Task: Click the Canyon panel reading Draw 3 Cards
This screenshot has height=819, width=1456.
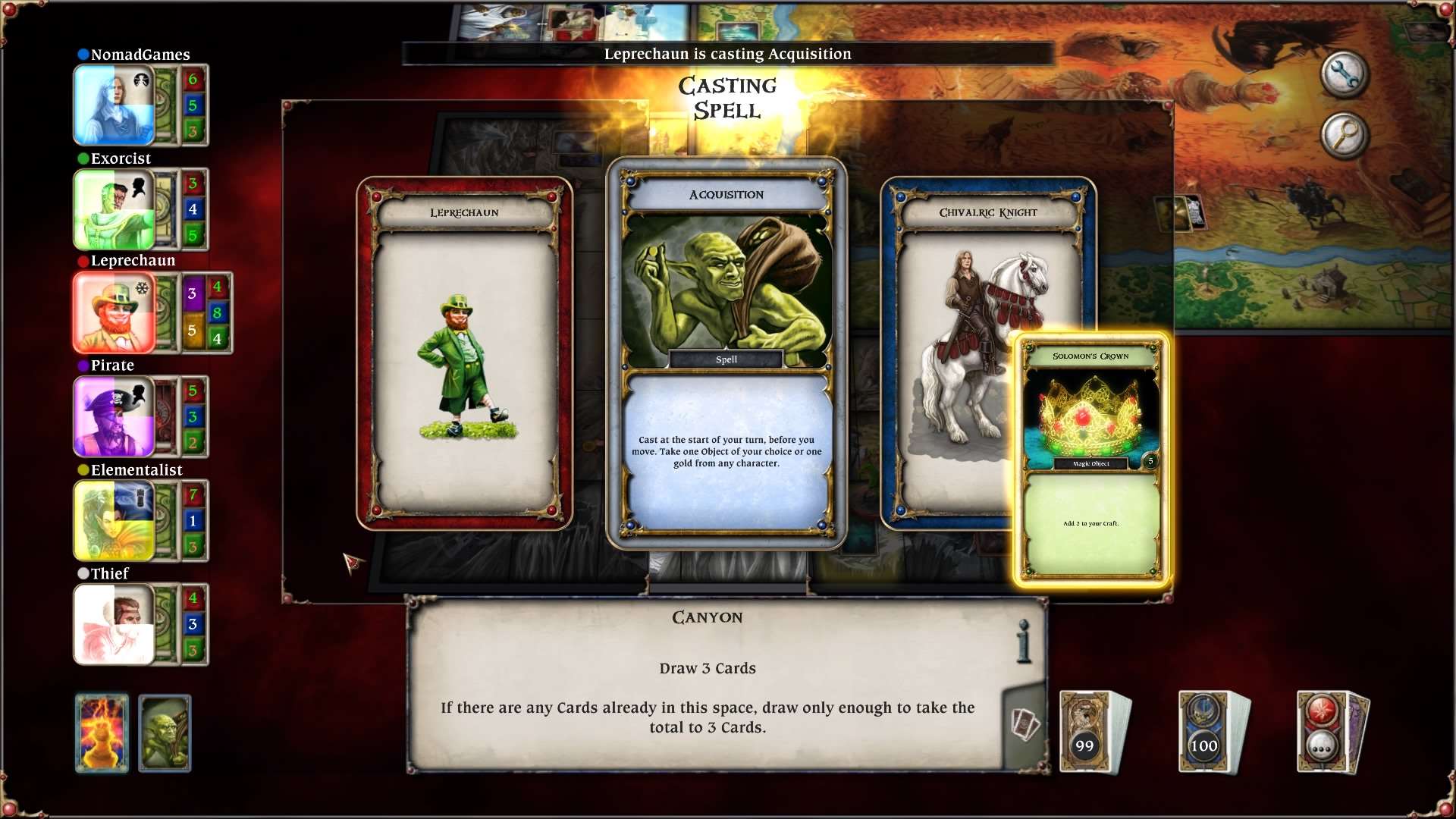Action: click(x=707, y=668)
